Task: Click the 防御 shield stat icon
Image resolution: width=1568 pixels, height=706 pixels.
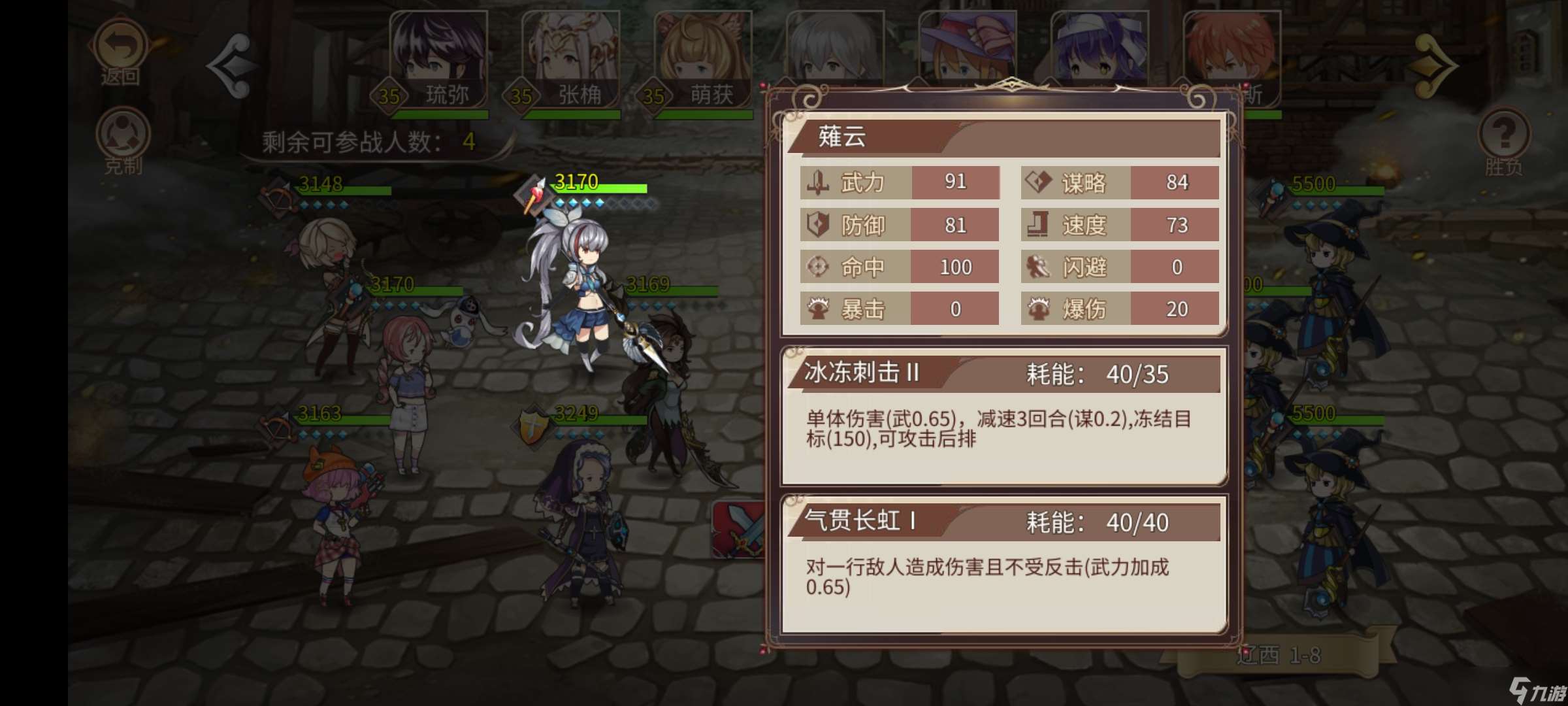Action: [817, 226]
